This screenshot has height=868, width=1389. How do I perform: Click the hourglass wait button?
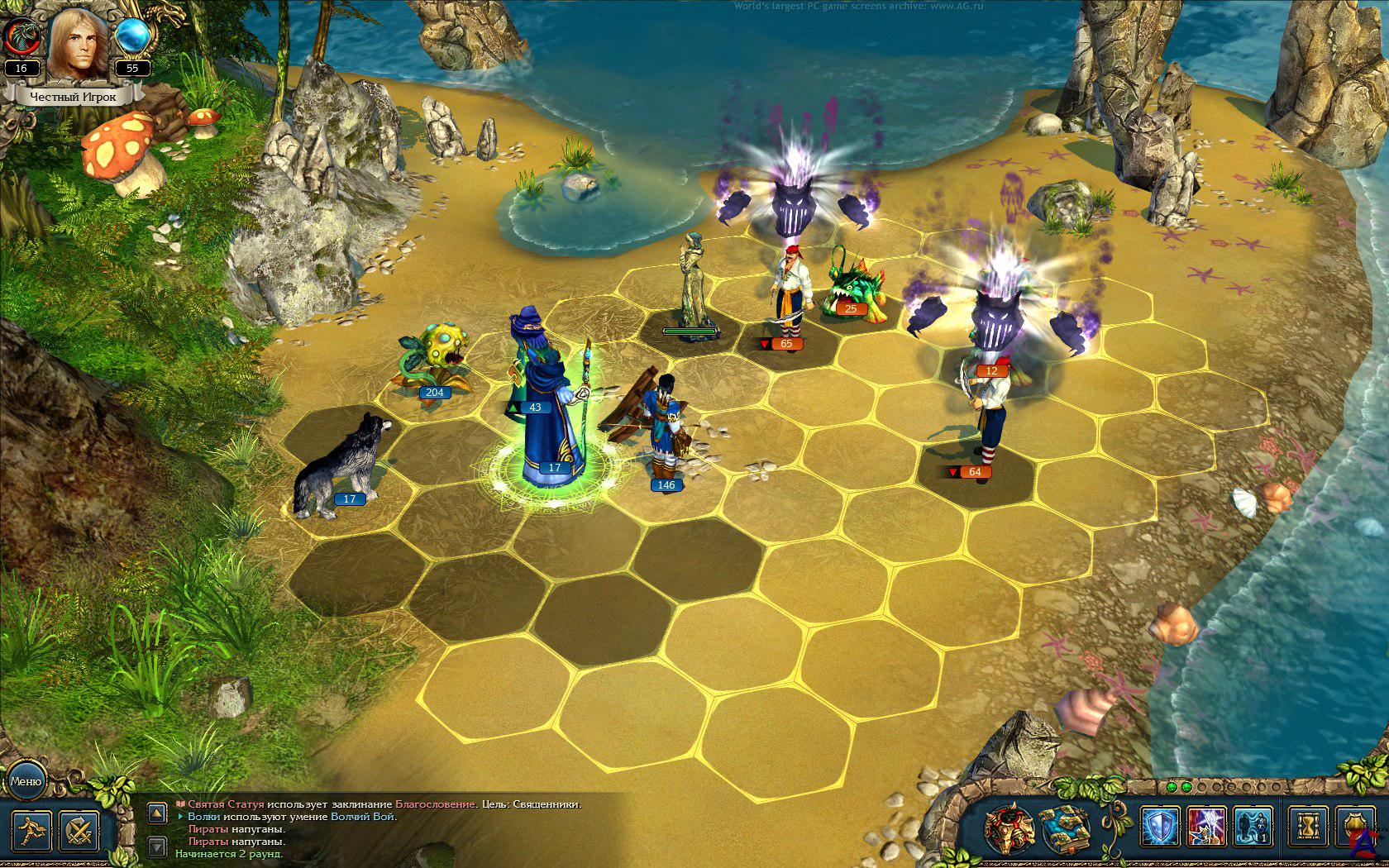tap(1308, 827)
